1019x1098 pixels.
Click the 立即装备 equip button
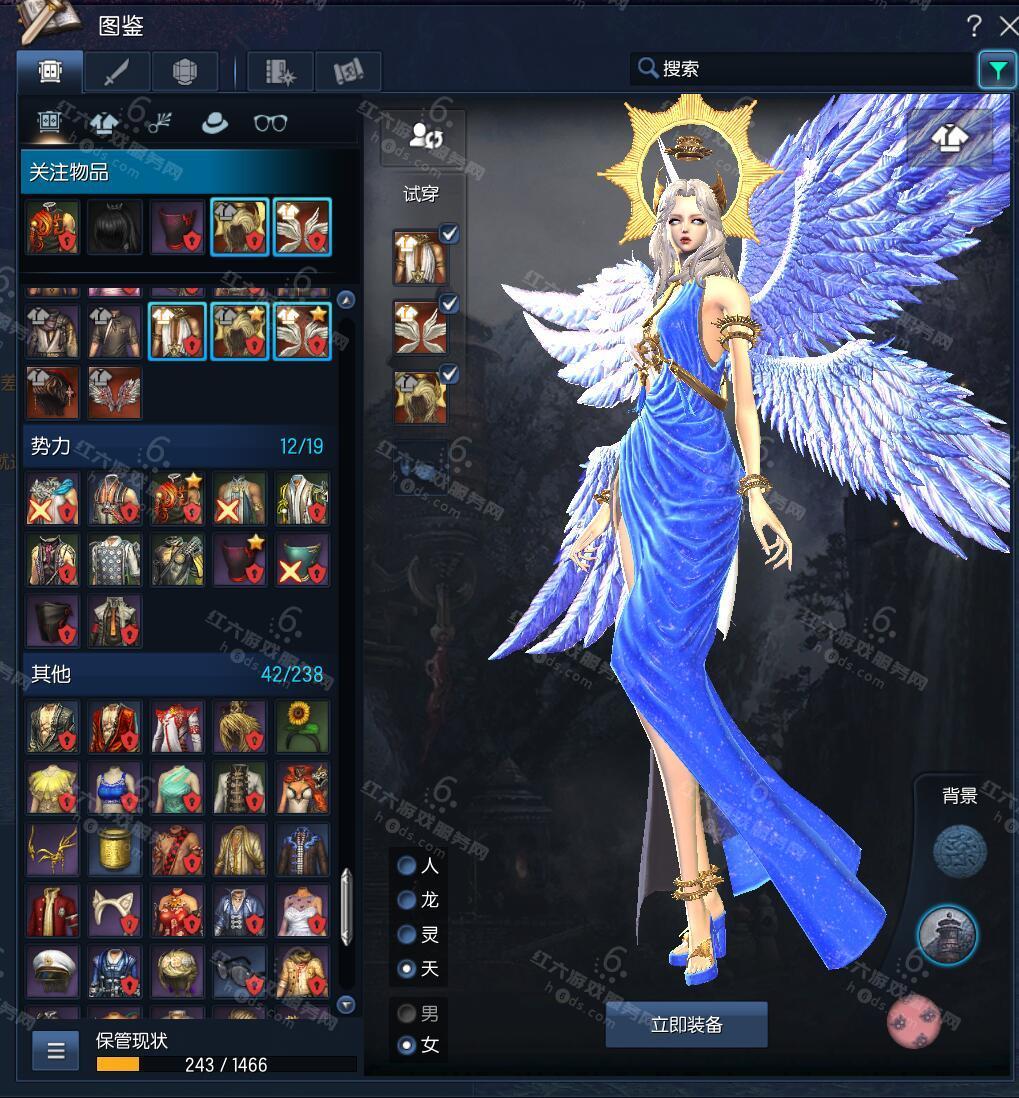pos(686,1025)
